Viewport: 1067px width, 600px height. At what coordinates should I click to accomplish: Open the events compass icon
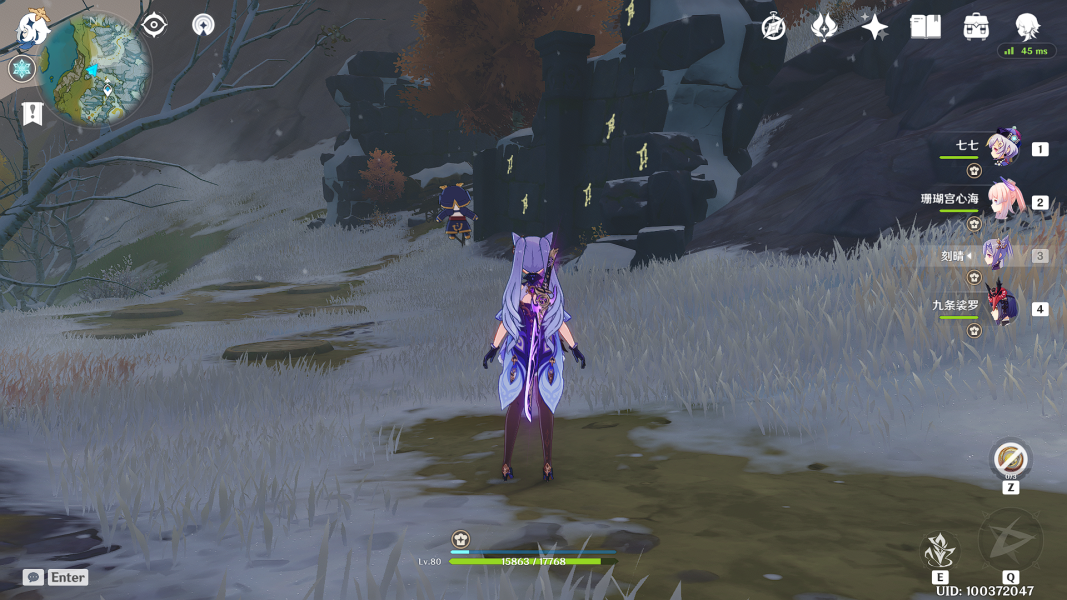click(x=773, y=27)
